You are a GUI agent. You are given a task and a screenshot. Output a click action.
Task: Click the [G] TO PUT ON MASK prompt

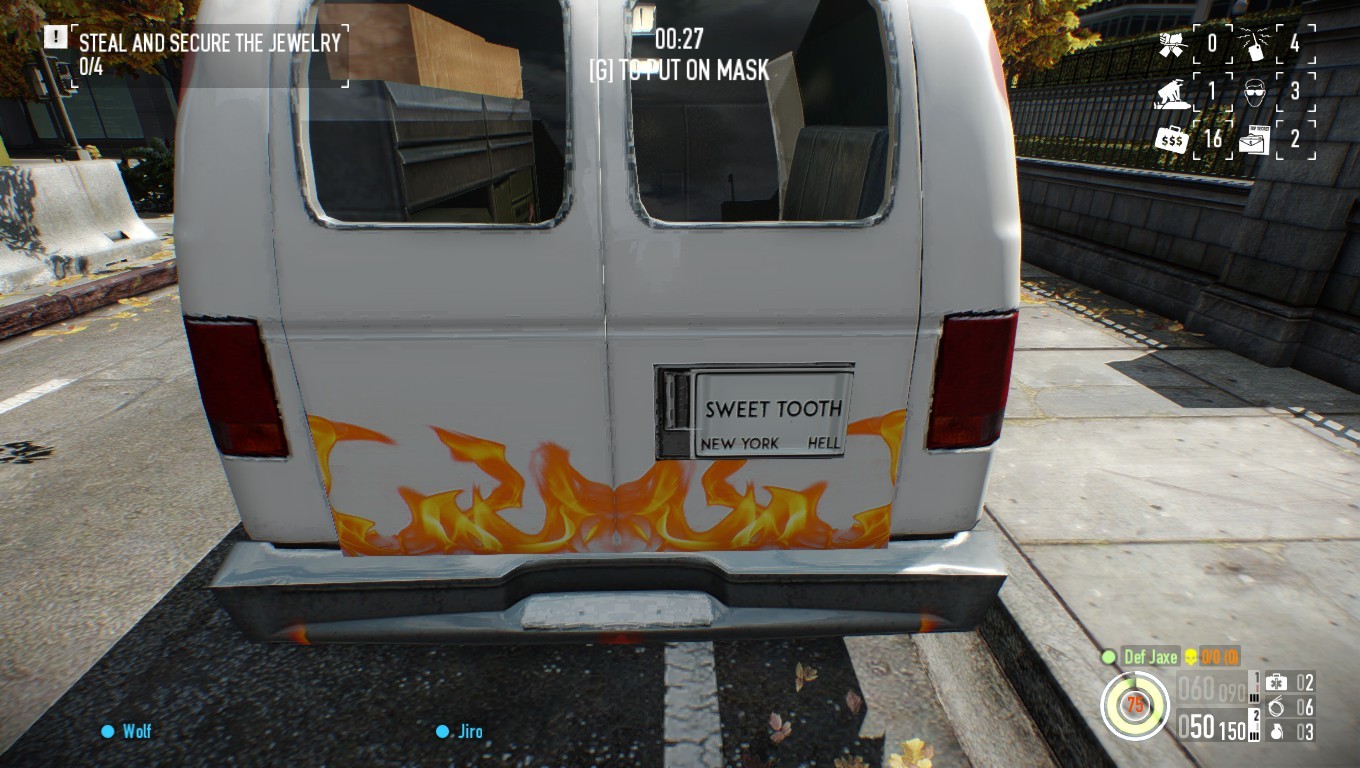[x=680, y=71]
